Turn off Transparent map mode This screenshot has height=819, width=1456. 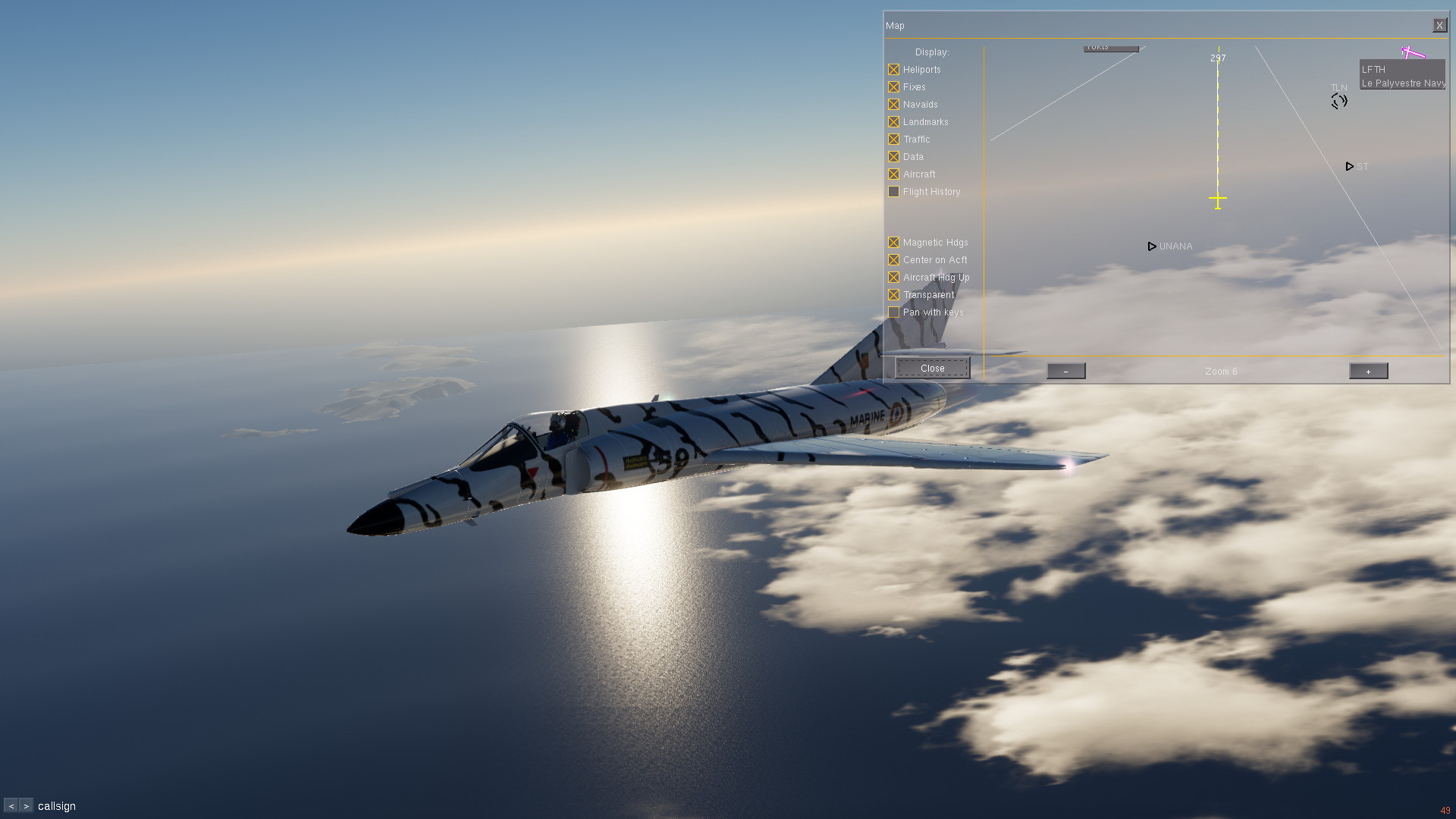click(894, 295)
